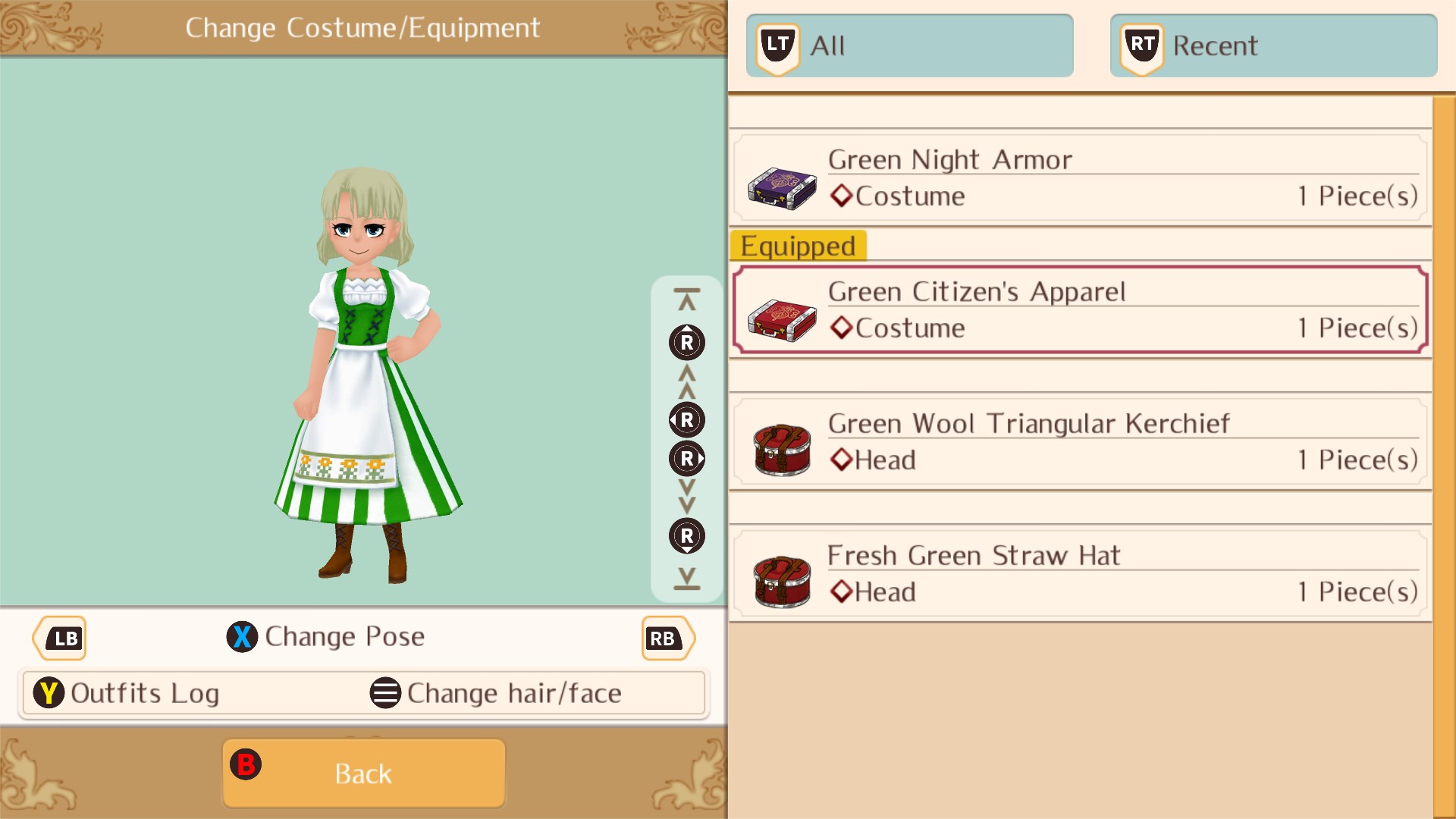Image resolution: width=1456 pixels, height=819 pixels.
Task: Select the equipped Green Citizen's Apparel entry
Action: pos(1077,311)
